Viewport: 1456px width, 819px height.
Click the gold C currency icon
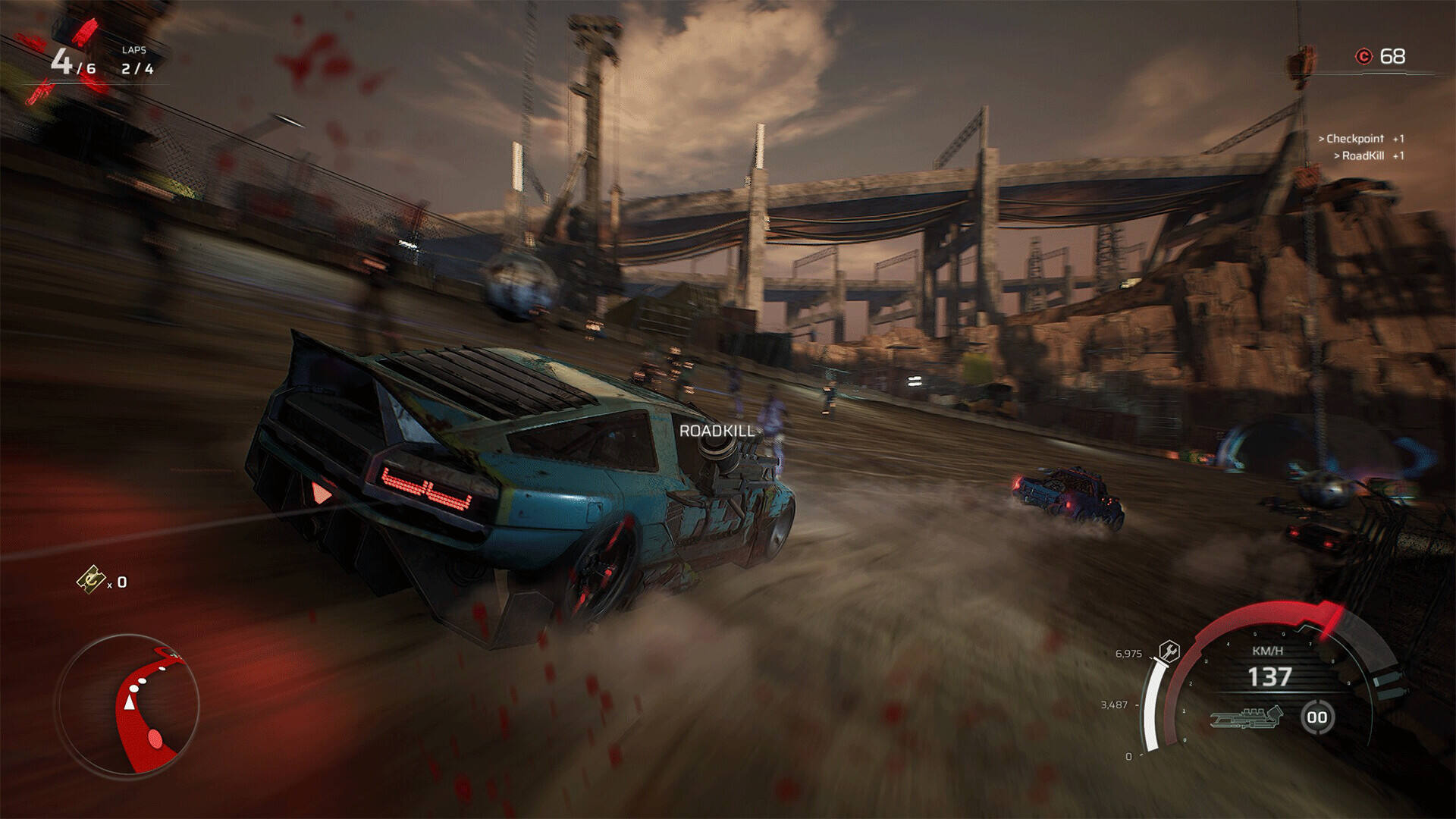click(x=1363, y=55)
